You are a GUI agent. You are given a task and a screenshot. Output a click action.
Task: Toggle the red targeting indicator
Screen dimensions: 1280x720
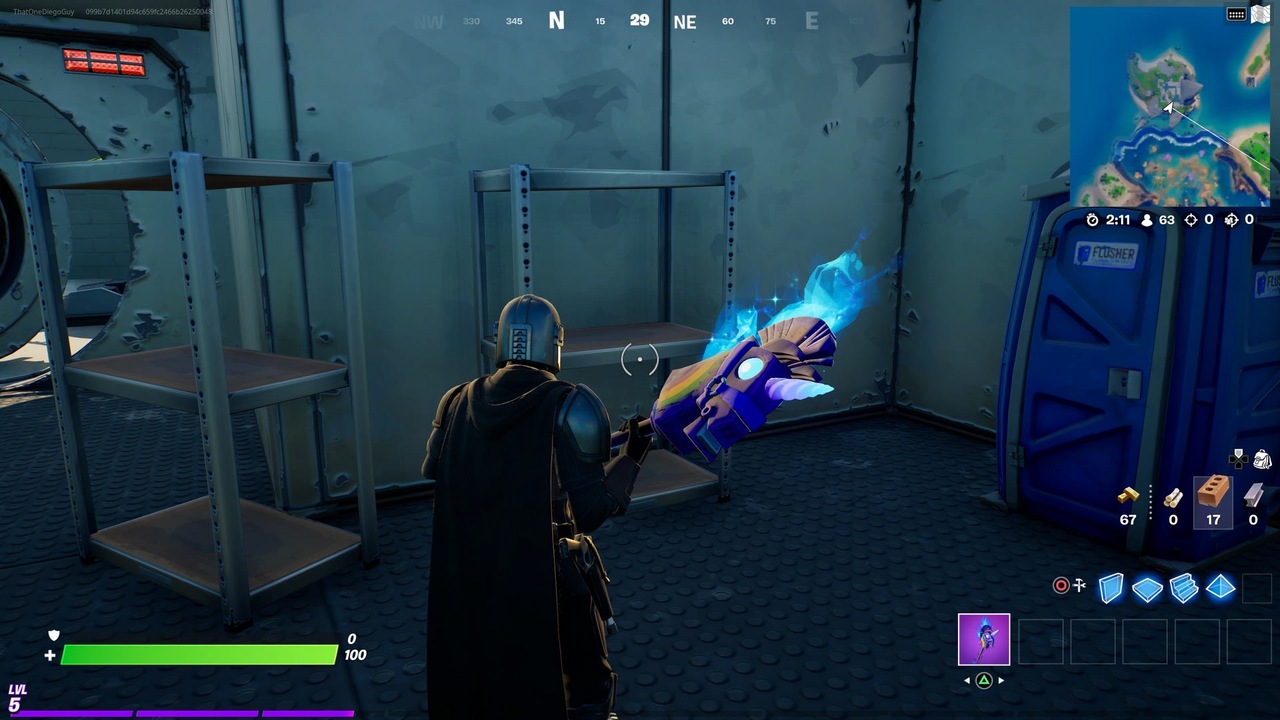tap(1060, 586)
